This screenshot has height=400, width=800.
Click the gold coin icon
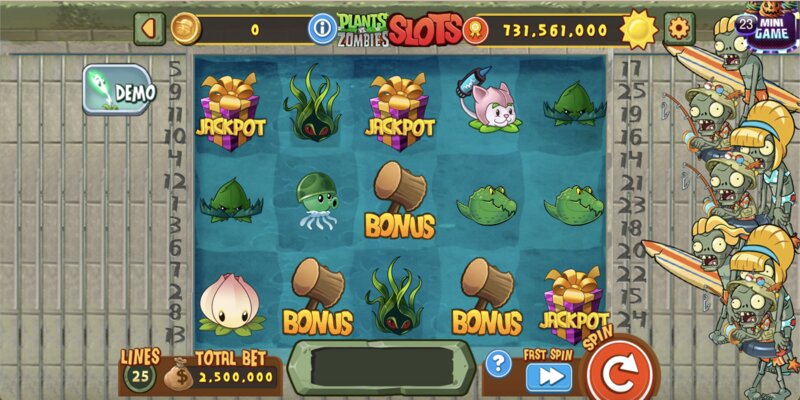click(x=185, y=28)
